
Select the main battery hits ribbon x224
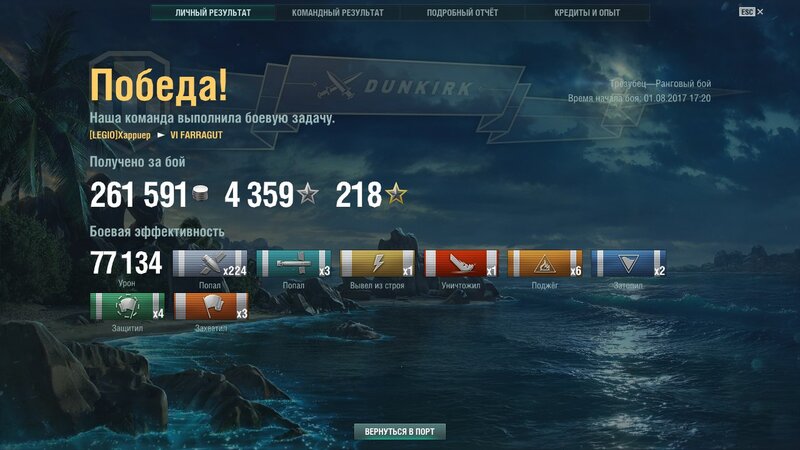click(210, 264)
